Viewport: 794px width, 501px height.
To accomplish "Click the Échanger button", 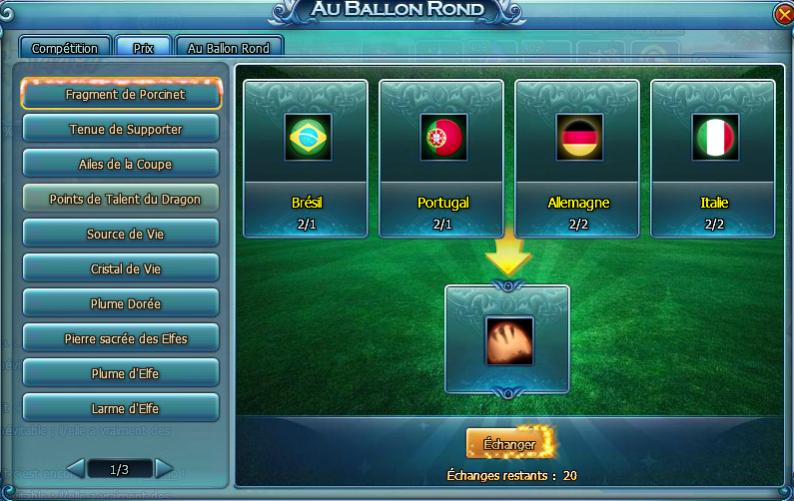I will pyautogui.click(x=510, y=444).
